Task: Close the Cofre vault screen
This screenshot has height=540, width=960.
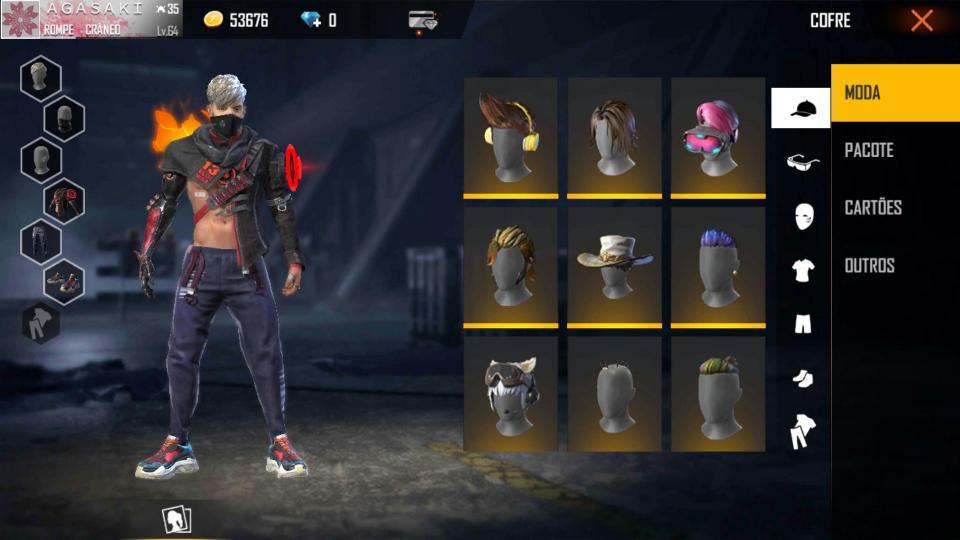Action: [x=921, y=20]
